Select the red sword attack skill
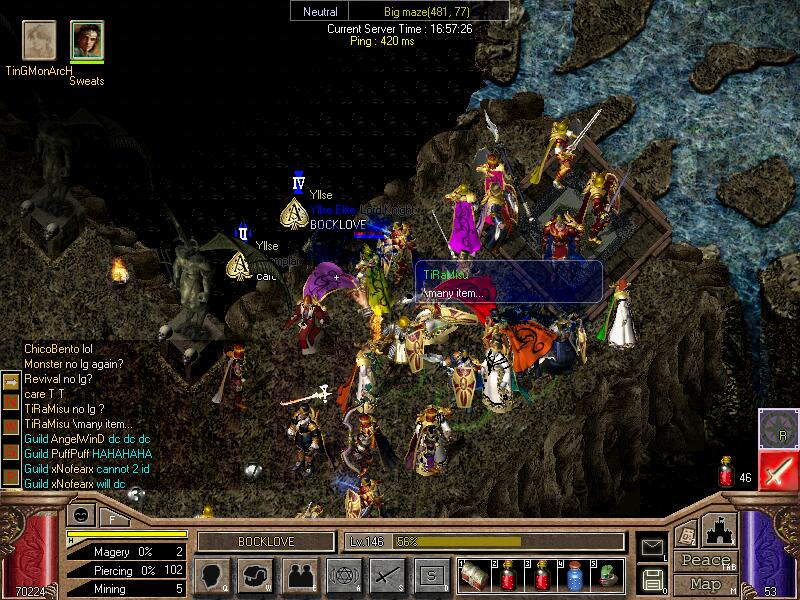 click(777, 469)
